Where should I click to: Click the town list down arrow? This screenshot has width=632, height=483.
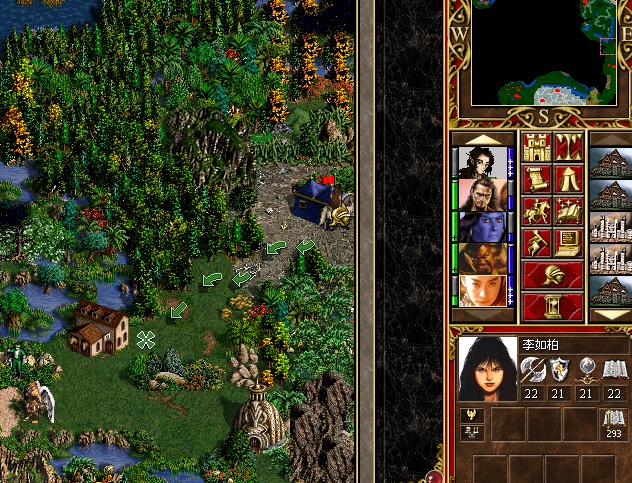[610, 314]
